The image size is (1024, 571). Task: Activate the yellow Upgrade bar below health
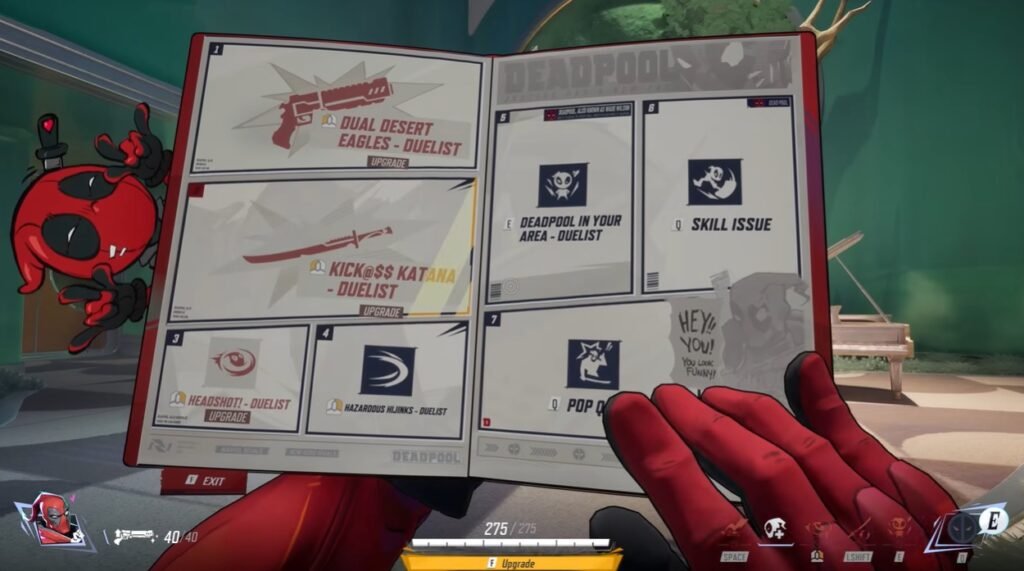[511, 563]
